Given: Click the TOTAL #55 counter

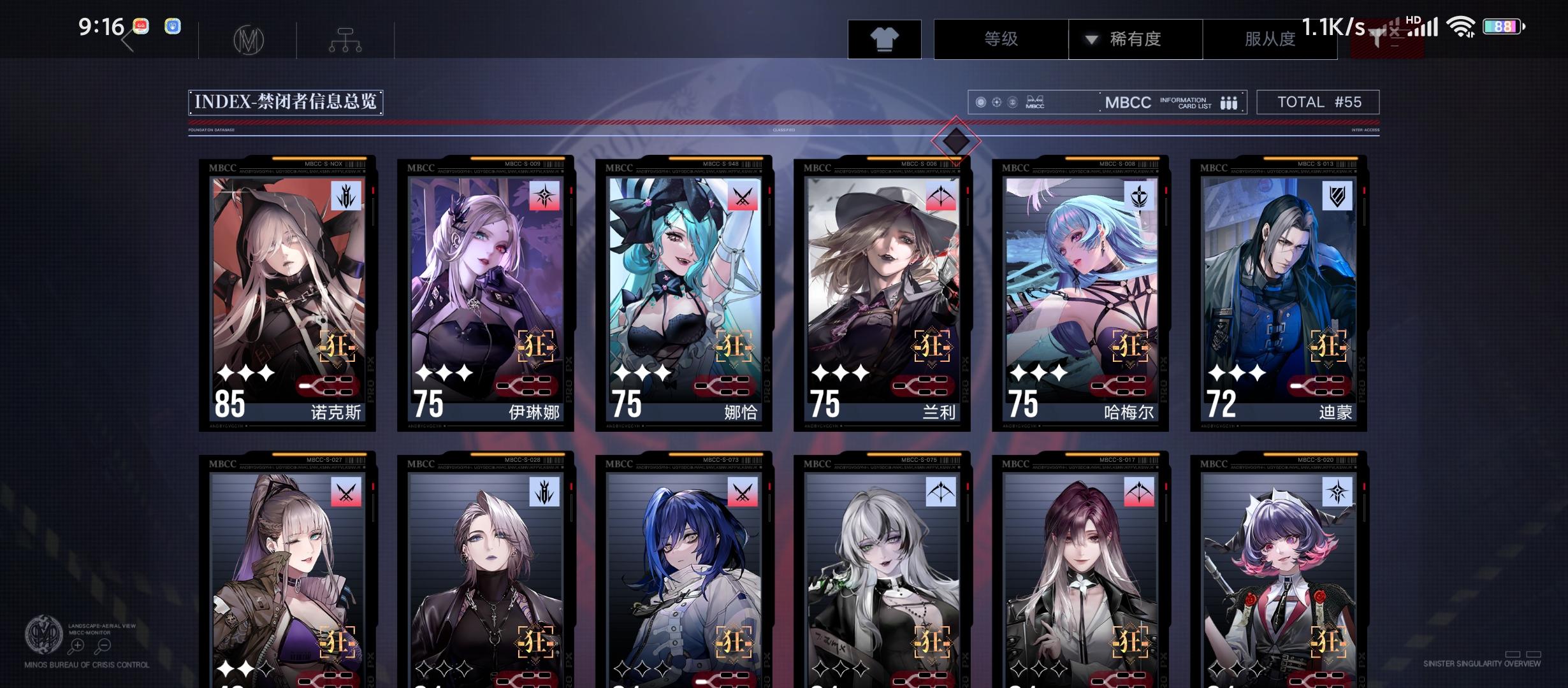Looking at the screenshot, I should (1317, 102).
